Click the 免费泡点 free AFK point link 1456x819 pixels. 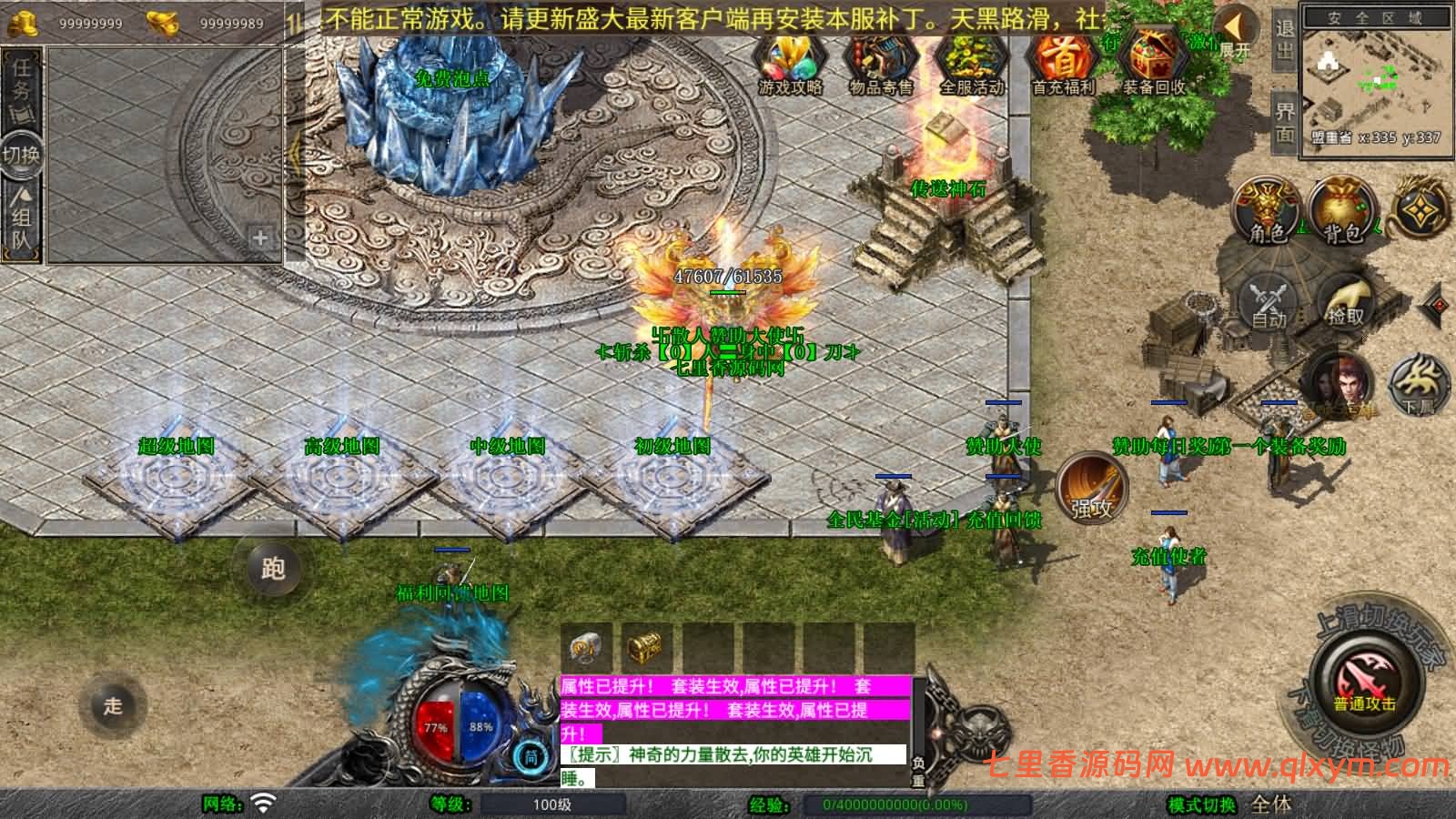[x=452, y=77]
